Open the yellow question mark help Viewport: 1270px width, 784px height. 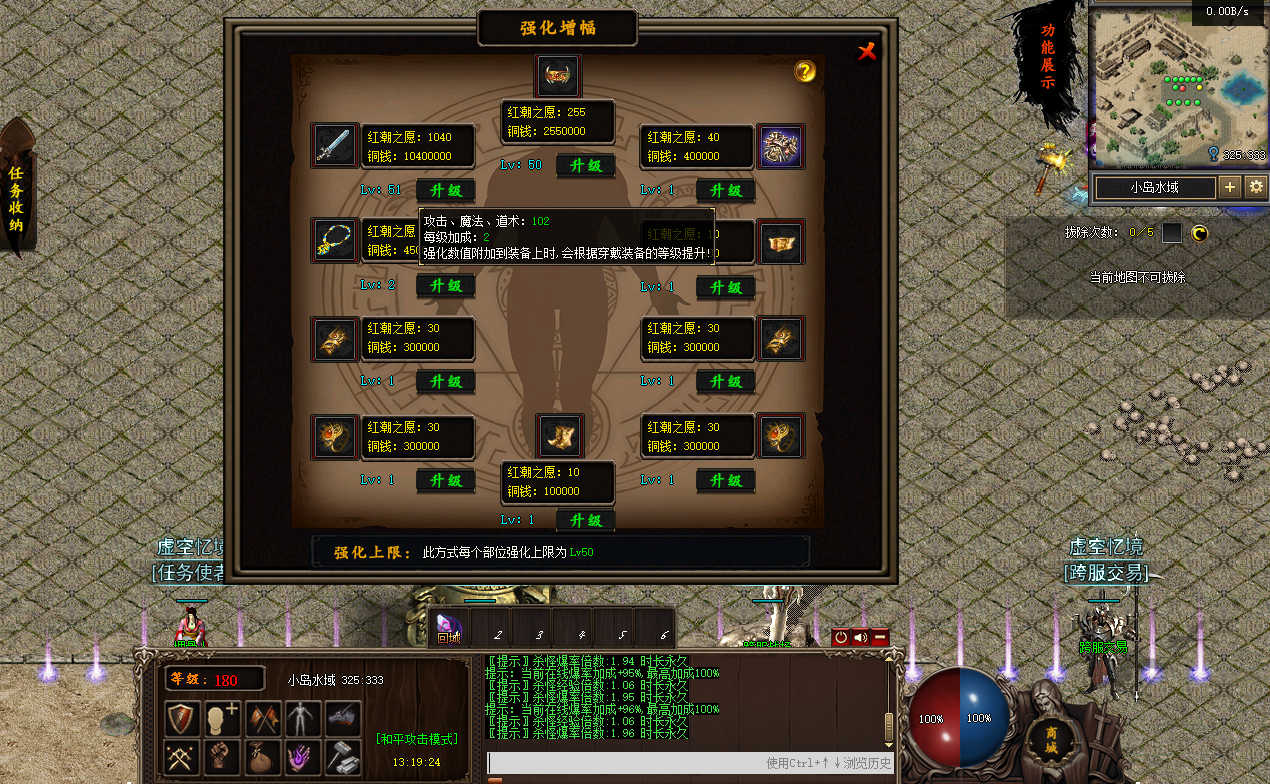[x=805, y=71]
